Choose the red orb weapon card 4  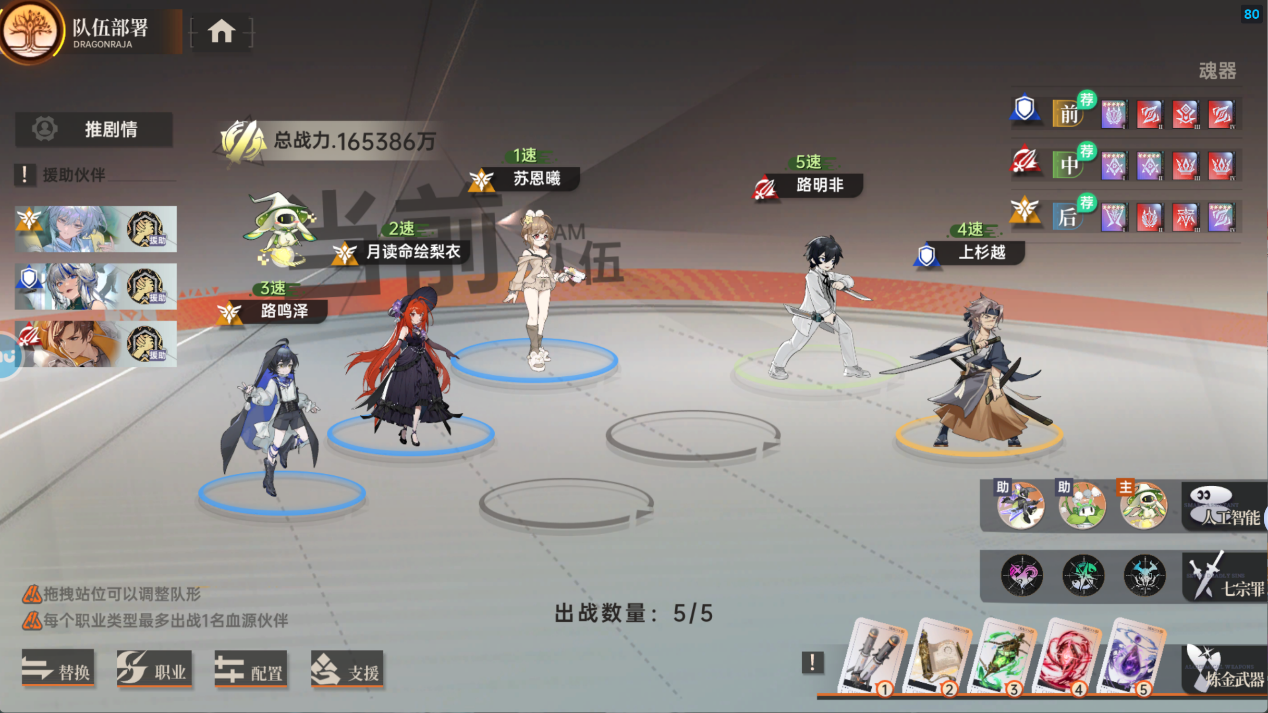[x=1071, y=656]
